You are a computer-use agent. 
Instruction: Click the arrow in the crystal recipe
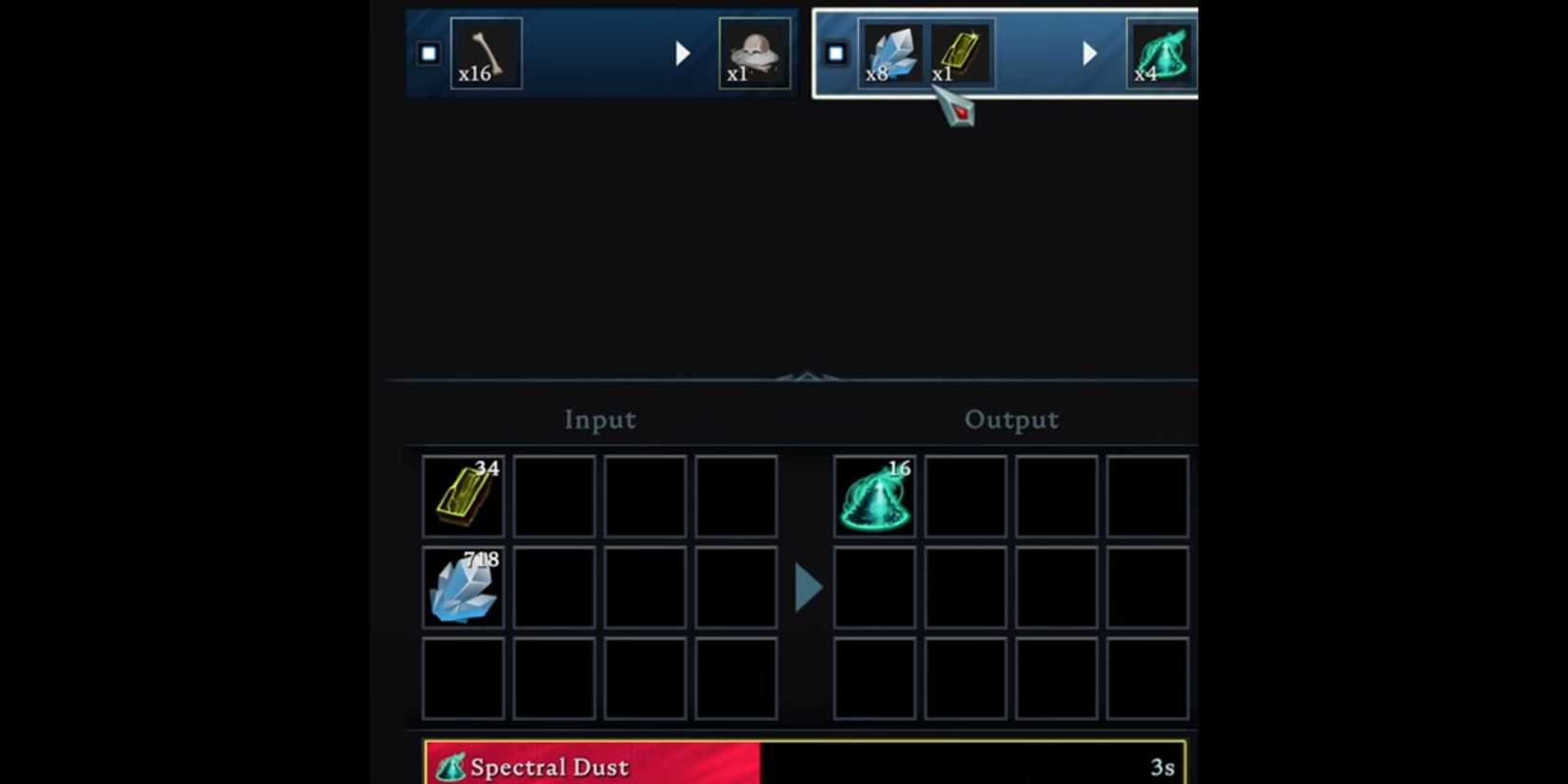pos(1089,53)
